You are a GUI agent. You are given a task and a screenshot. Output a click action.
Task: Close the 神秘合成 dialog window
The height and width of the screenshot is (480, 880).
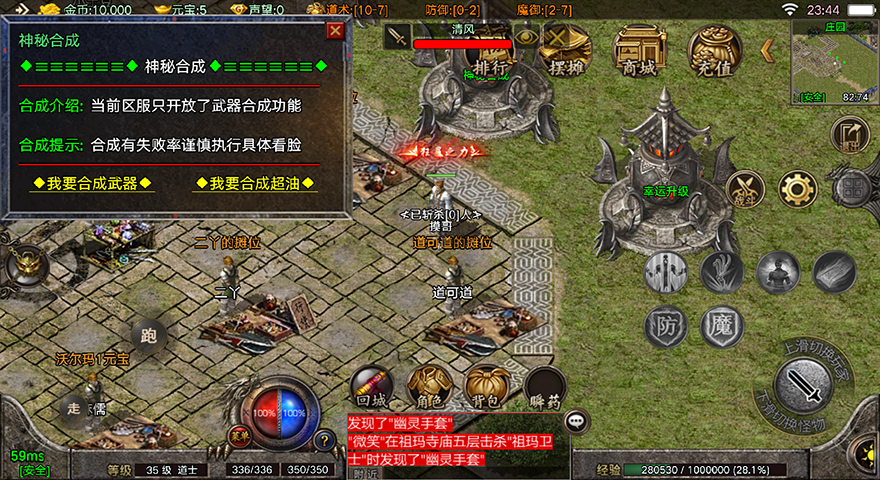click(x=335, y=31)
